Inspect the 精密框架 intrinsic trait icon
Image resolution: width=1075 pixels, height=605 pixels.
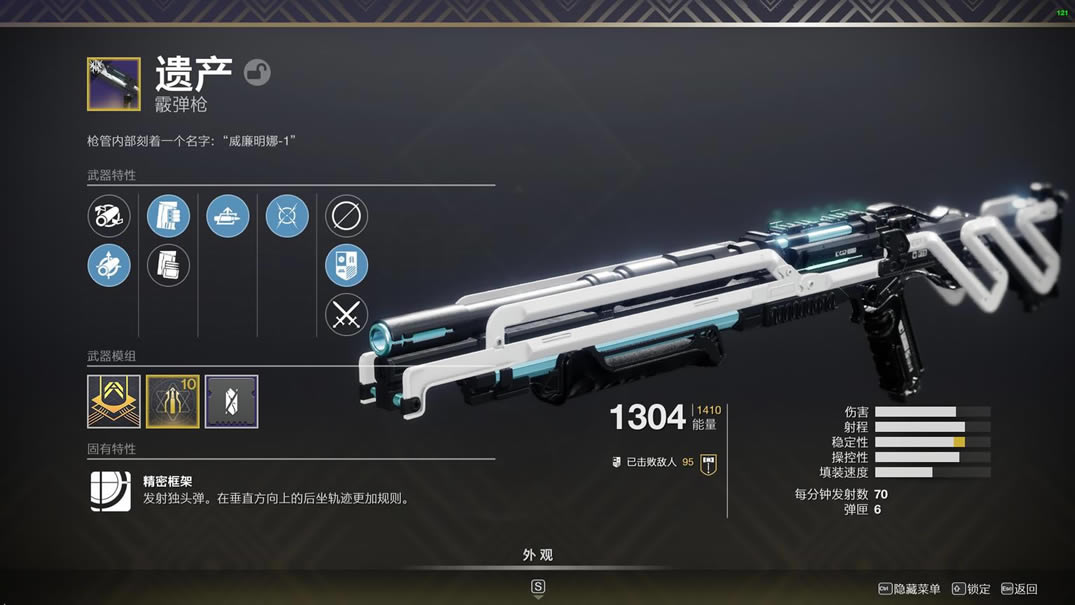click(110, 491)
